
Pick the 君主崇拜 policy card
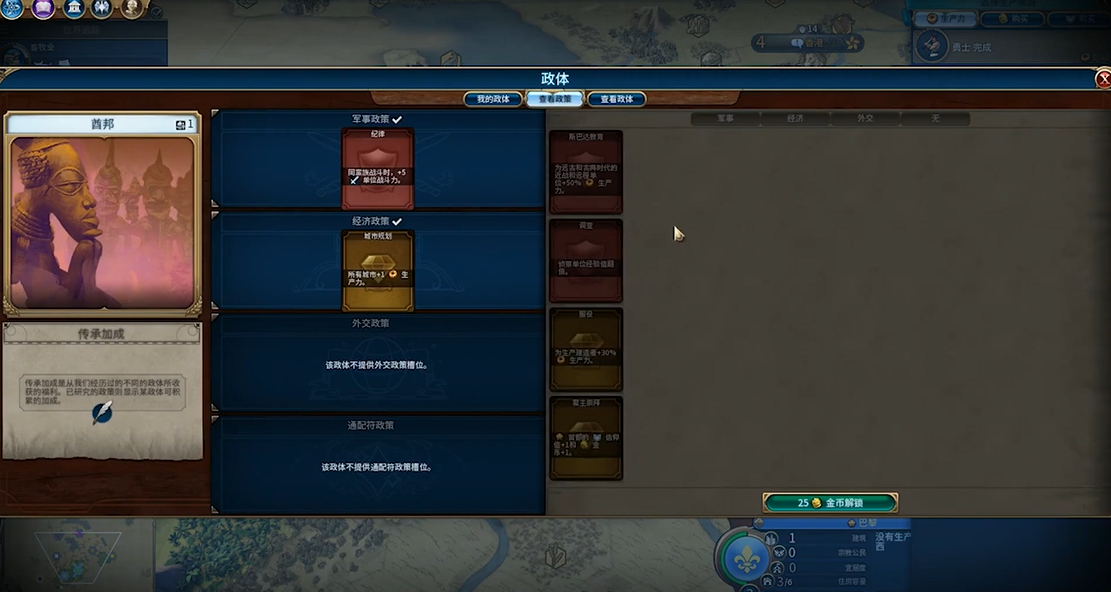(x=586, y=437)
